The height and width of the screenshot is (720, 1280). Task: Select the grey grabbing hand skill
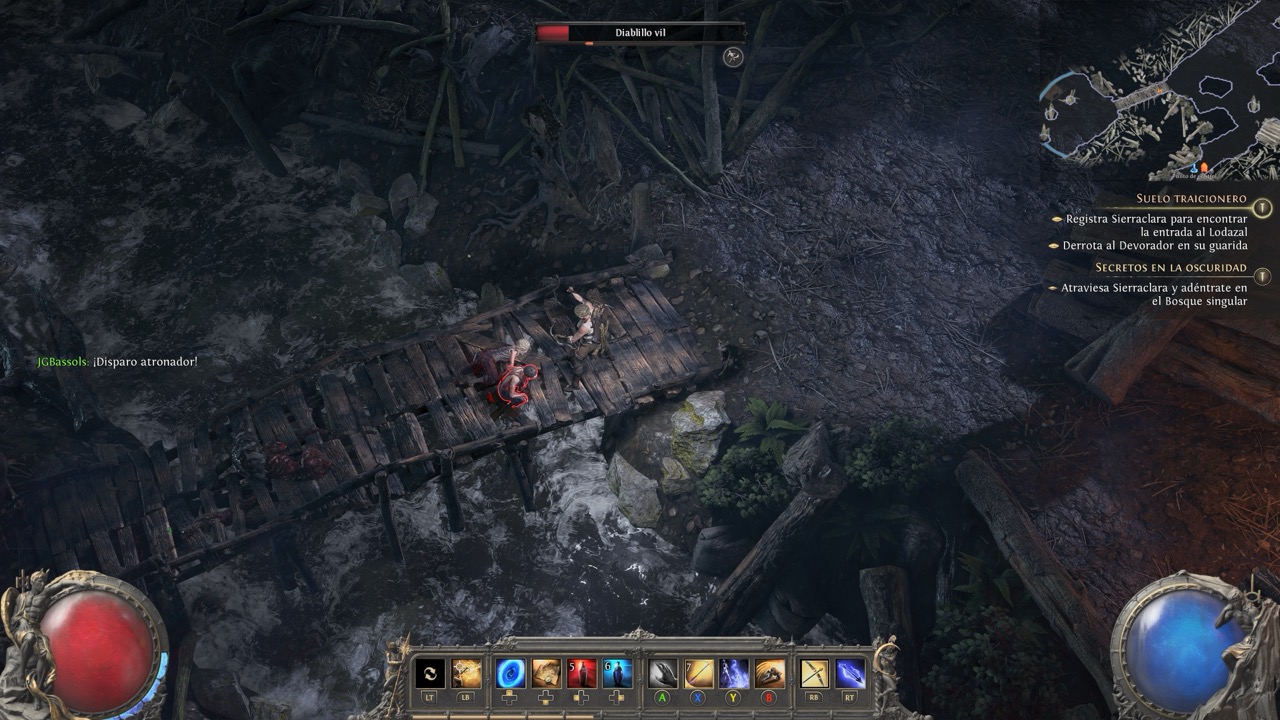(x=663, y=673)
